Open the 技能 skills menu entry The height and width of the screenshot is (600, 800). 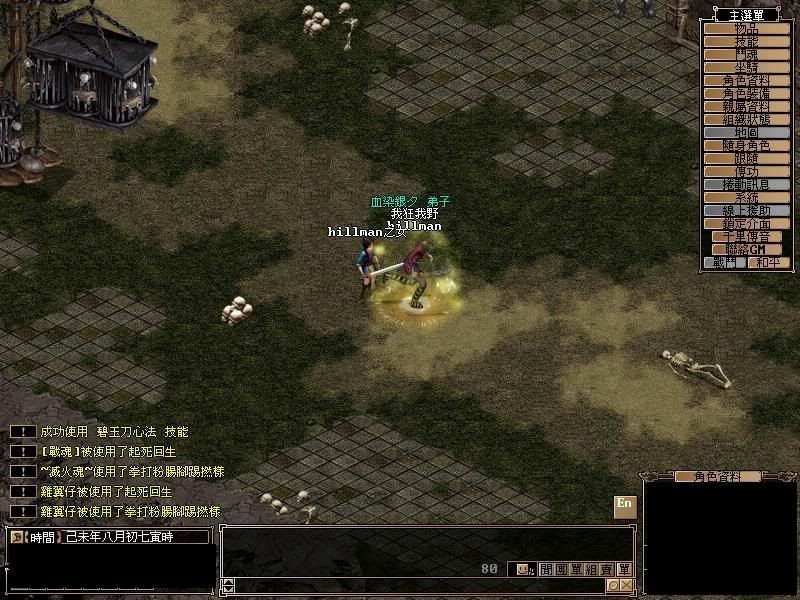point(746,41)
